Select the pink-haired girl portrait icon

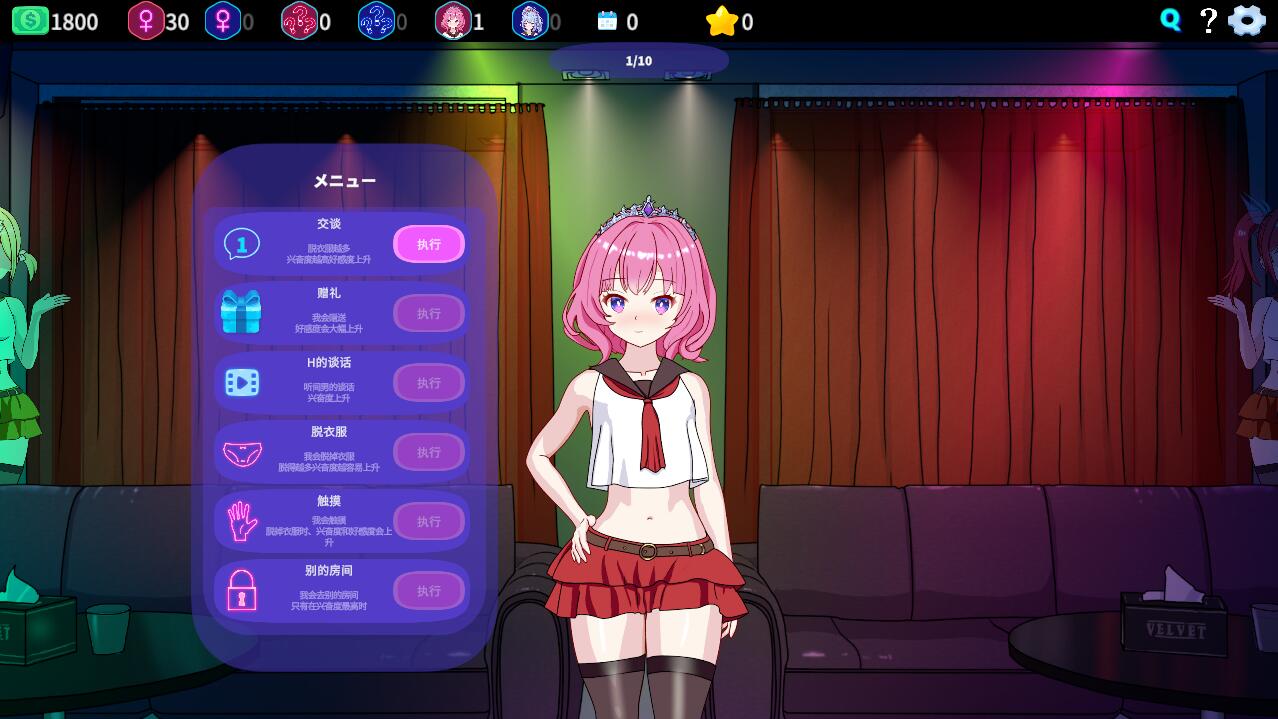click(453, 21)
